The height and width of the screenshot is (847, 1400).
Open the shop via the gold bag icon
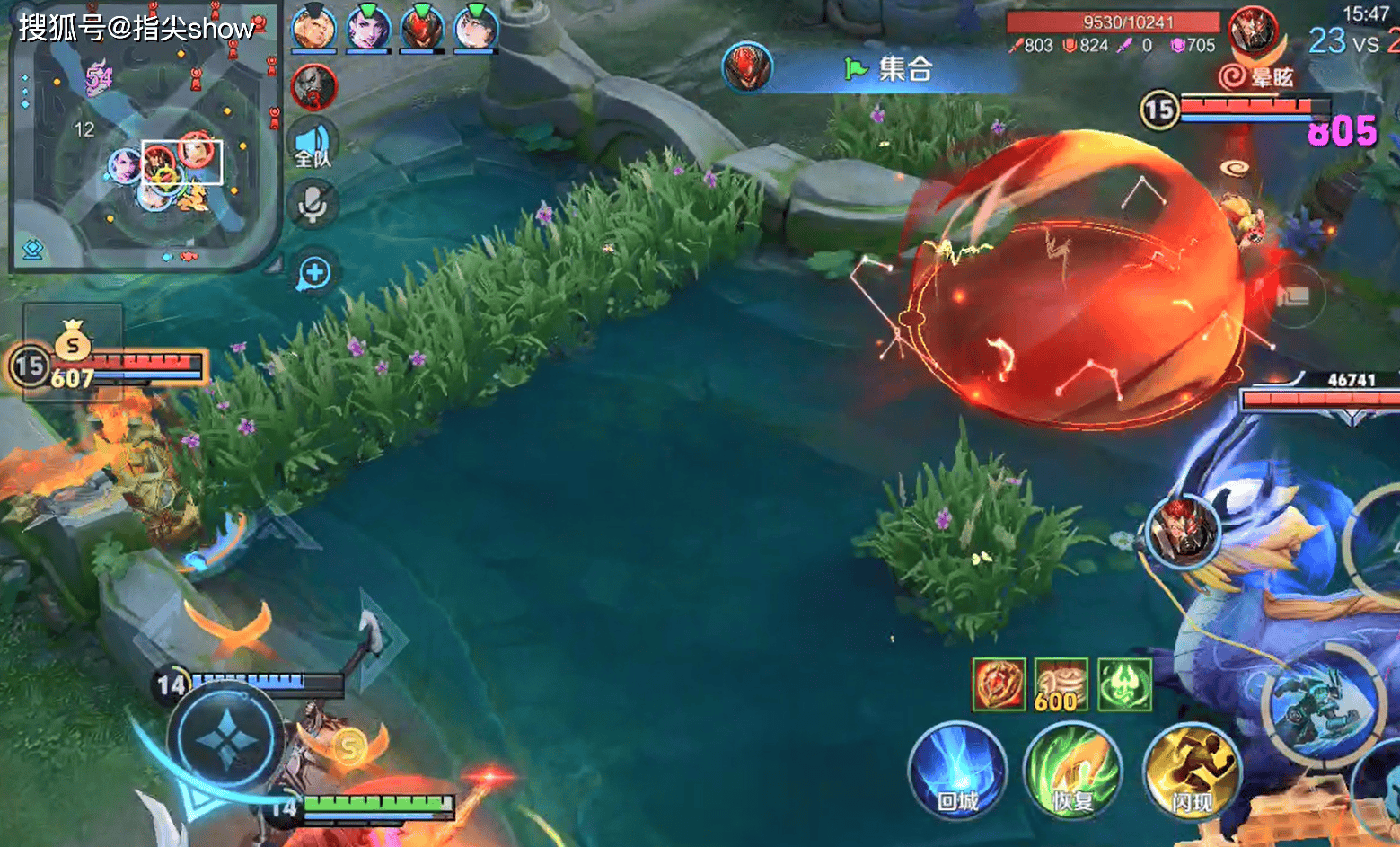click(73, 342)
